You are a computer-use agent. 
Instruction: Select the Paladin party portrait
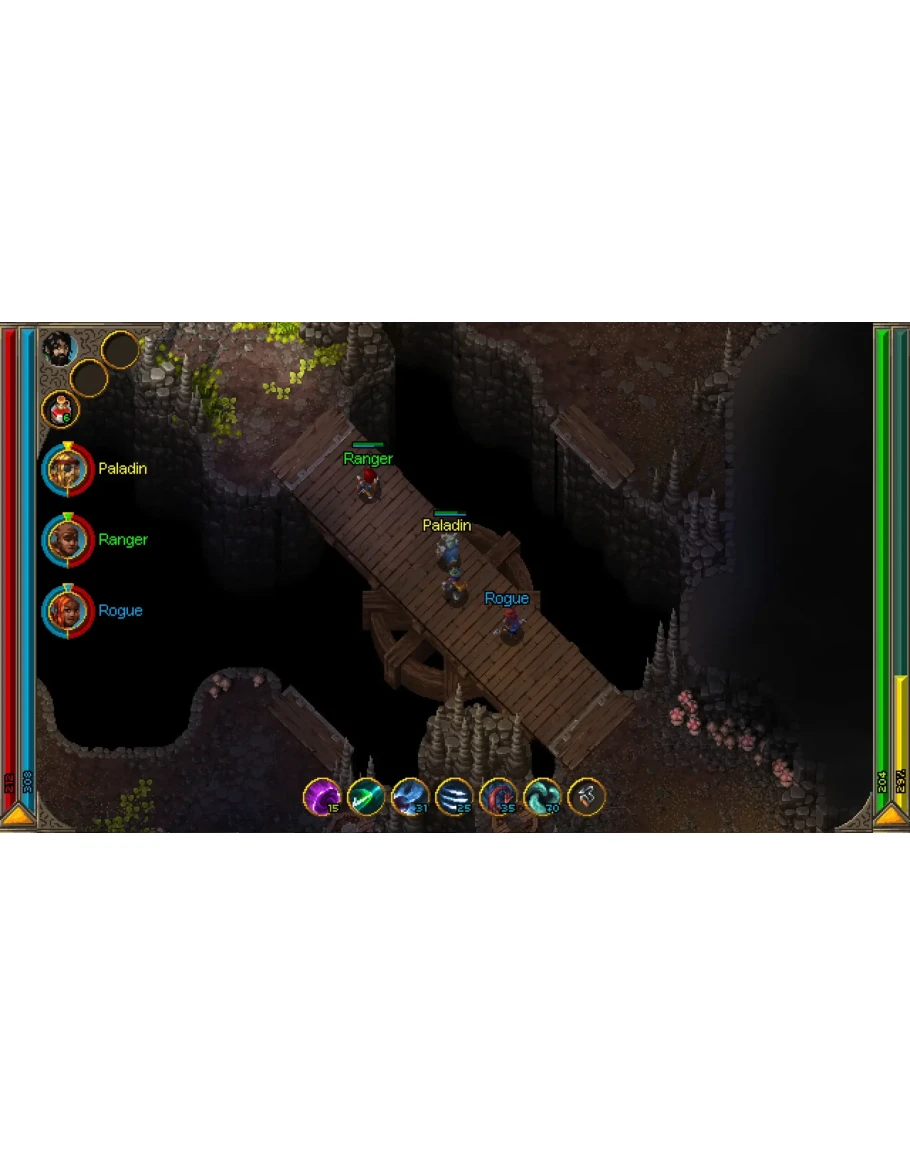pyautogui.click(x=68, y=469)
